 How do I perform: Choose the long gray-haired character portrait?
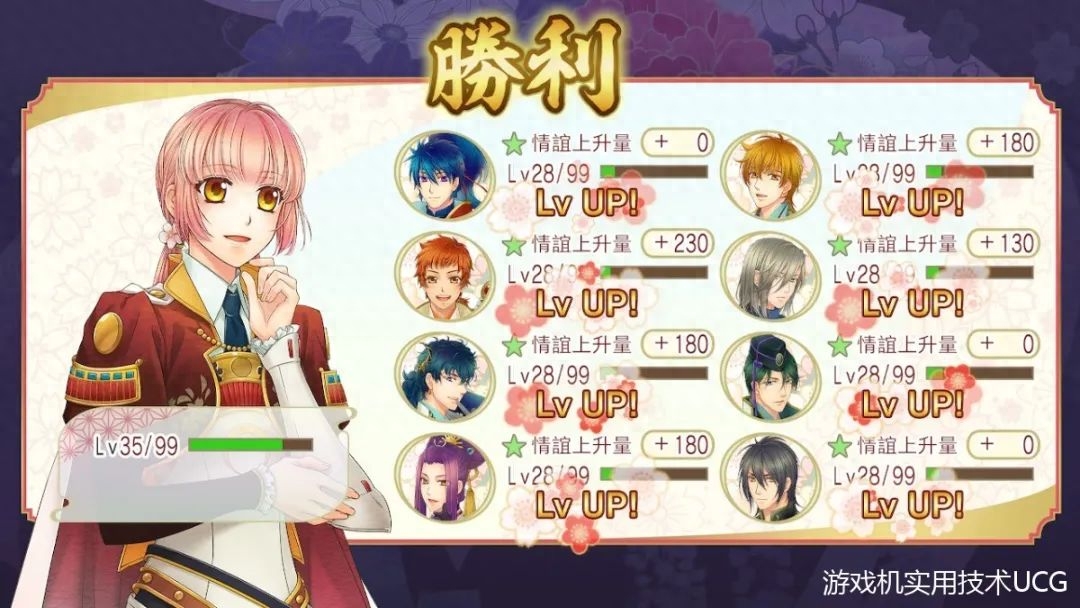(770, 276)
